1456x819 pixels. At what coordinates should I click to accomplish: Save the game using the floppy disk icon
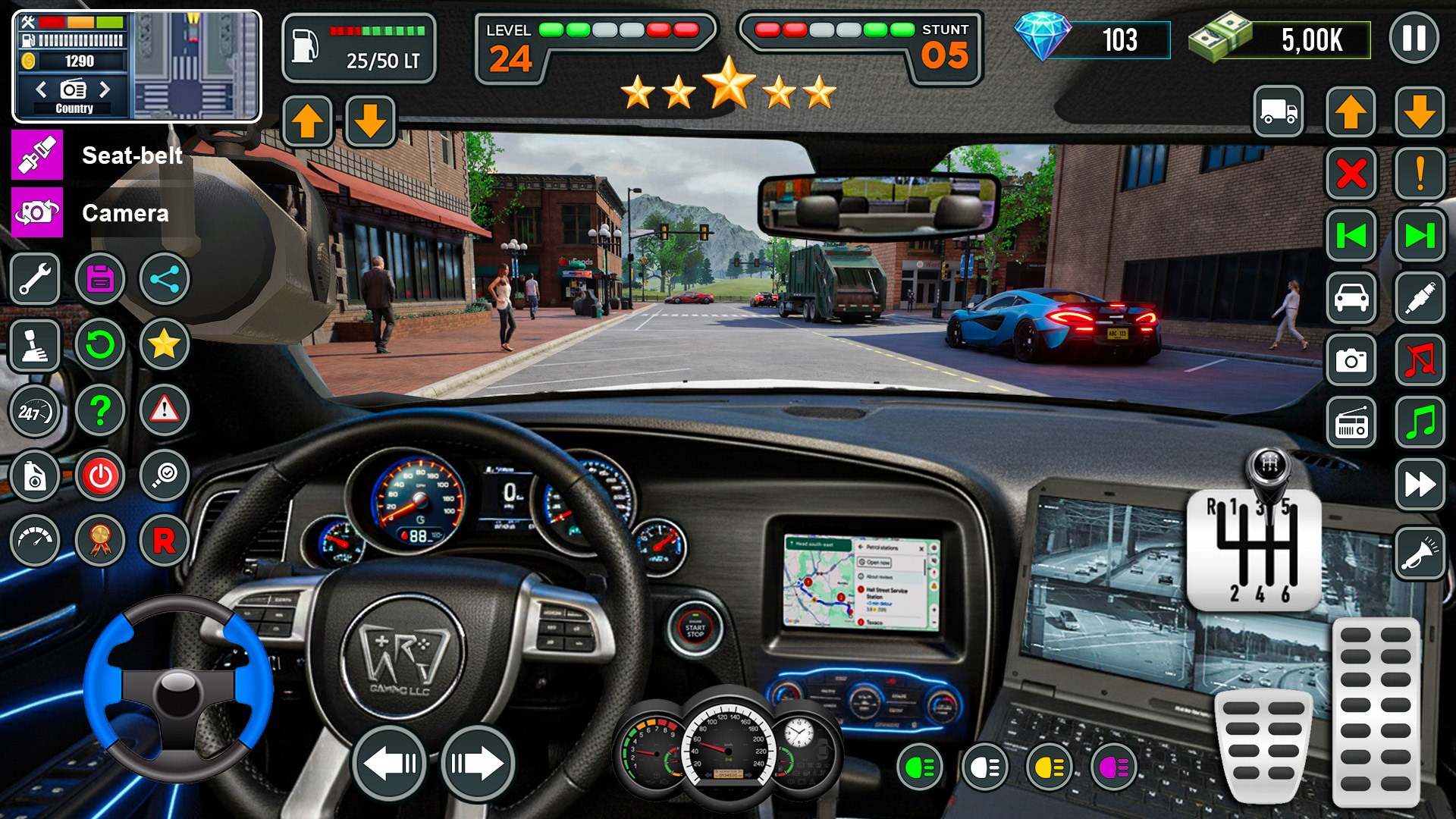pos(100,279)
